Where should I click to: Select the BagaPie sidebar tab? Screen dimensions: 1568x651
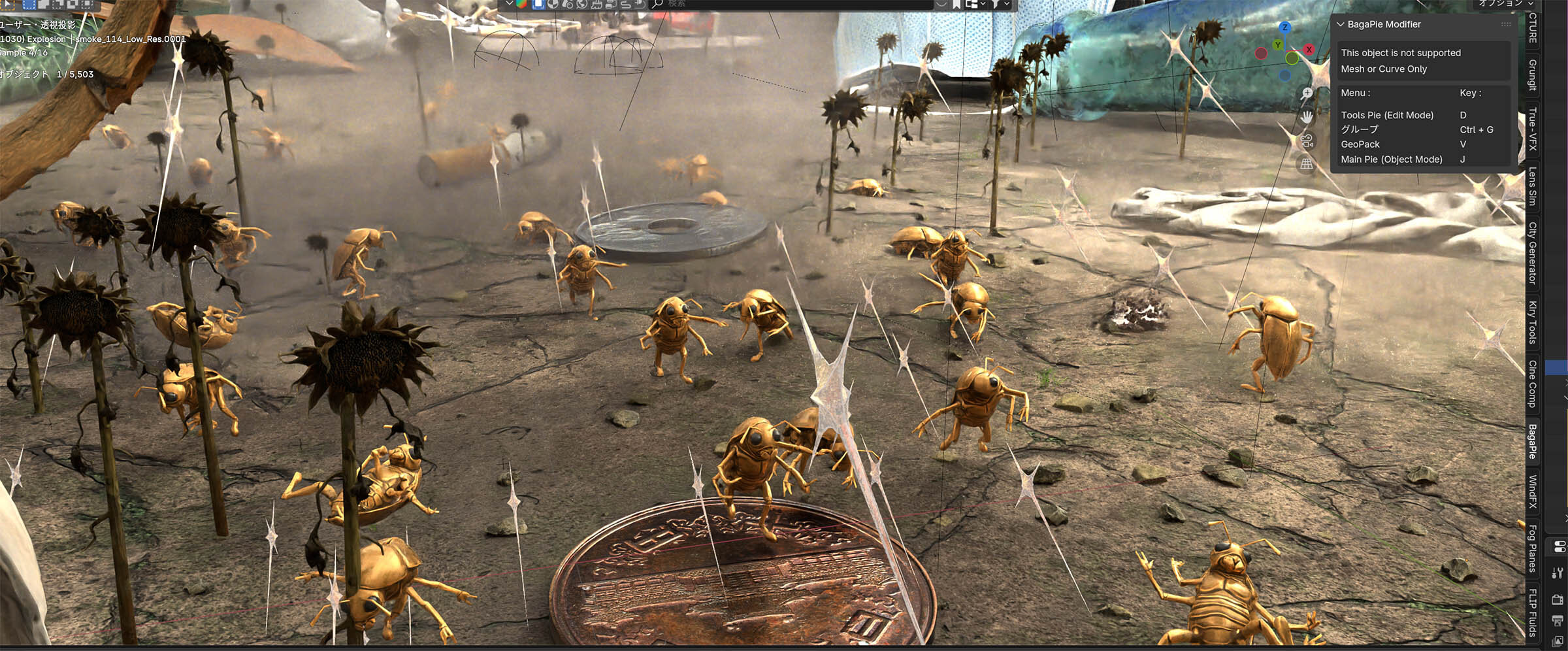click(x=1532, y=441)
